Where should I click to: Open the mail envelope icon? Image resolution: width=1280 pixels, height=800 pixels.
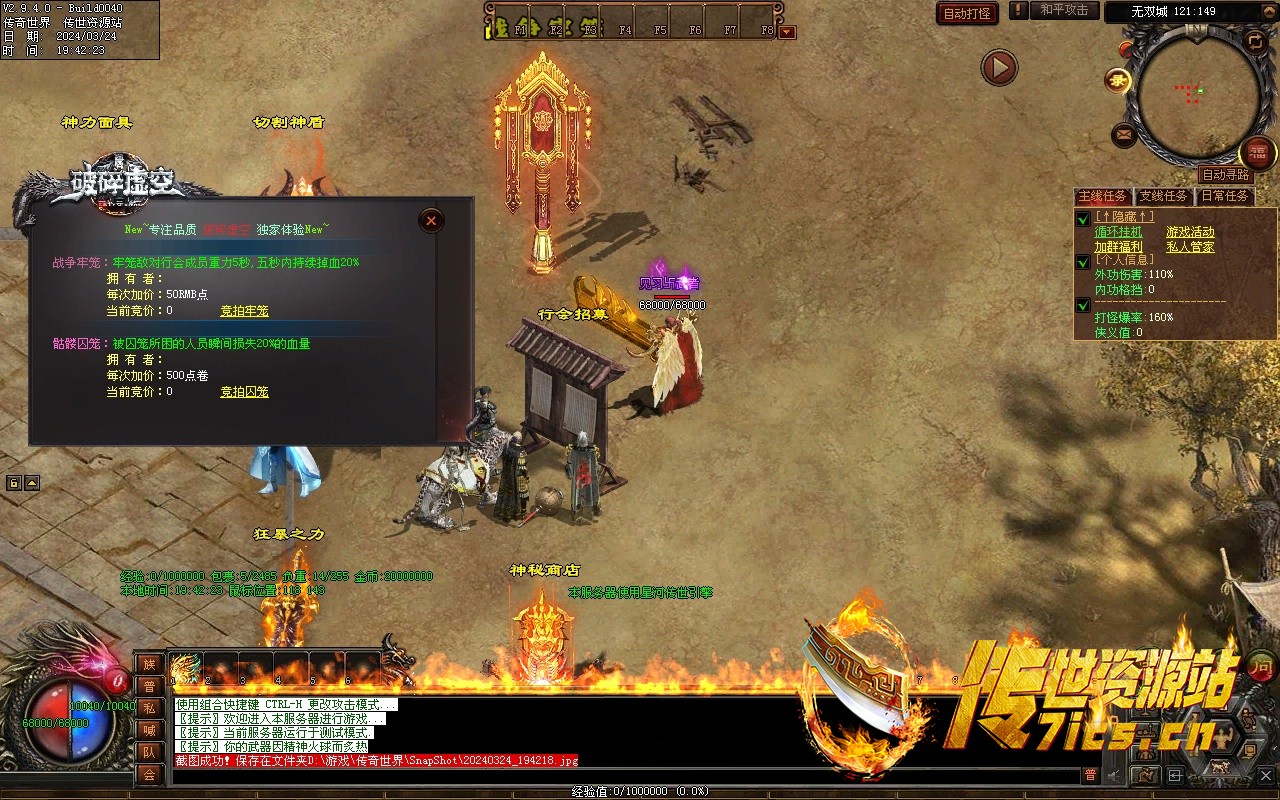point(1124,134)
